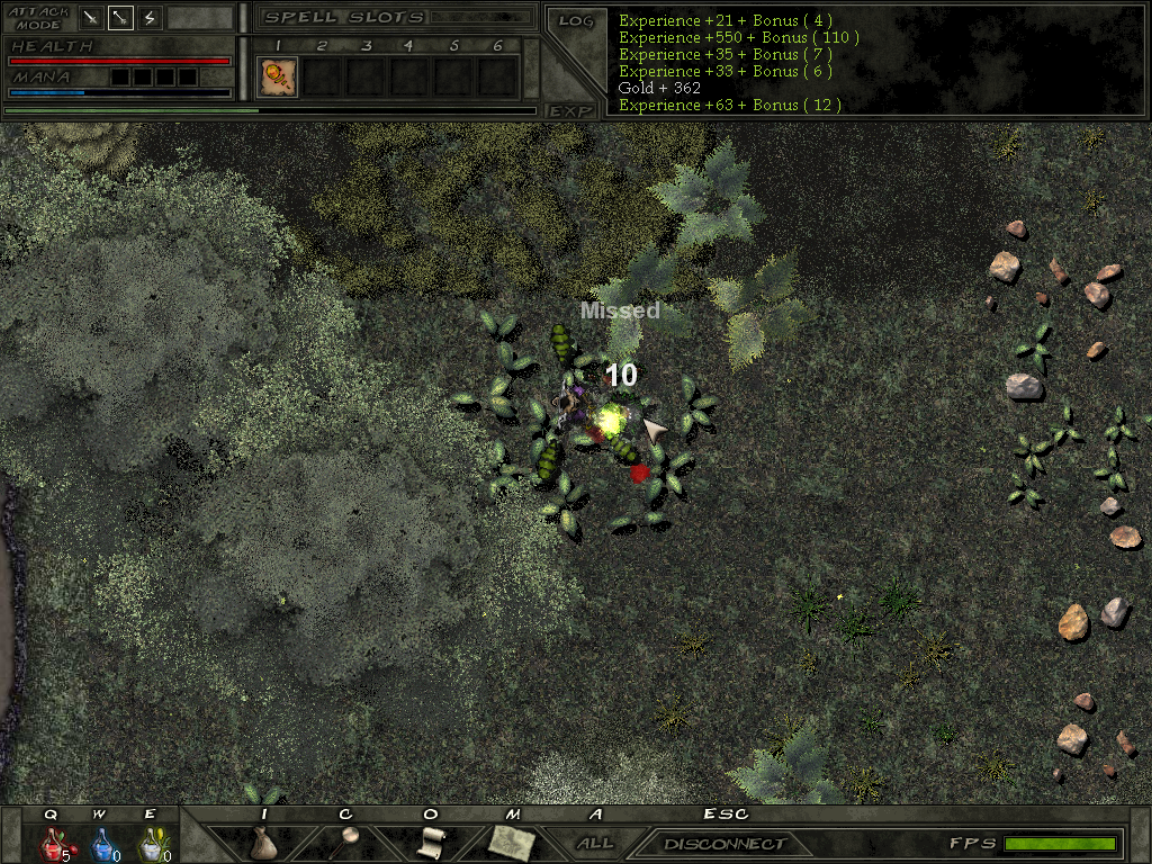Open the character sheet magnifier icon
This screenshot has height=864, width=1152.
347,840
